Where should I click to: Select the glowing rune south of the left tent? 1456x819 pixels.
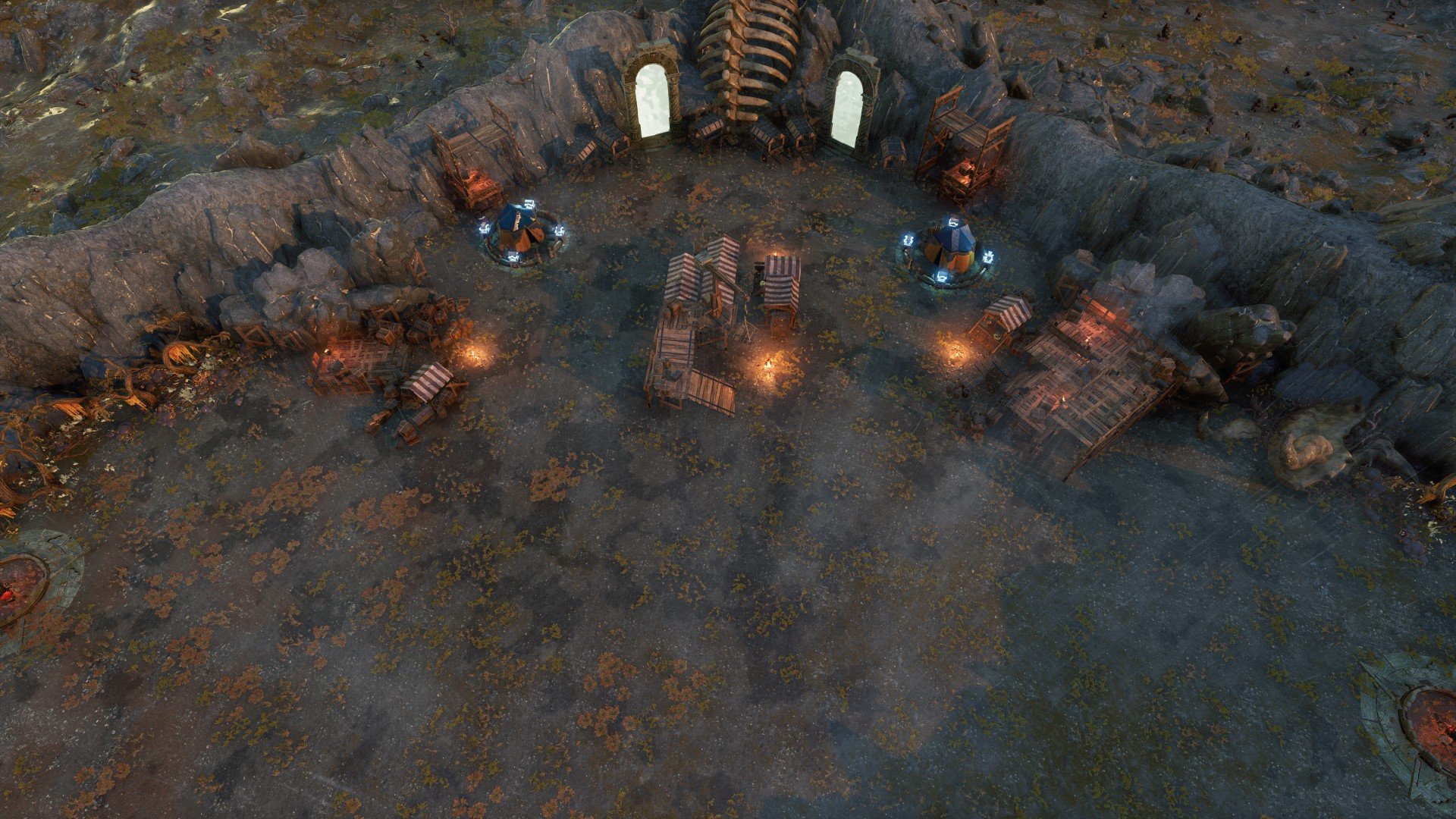pos(513,256)
